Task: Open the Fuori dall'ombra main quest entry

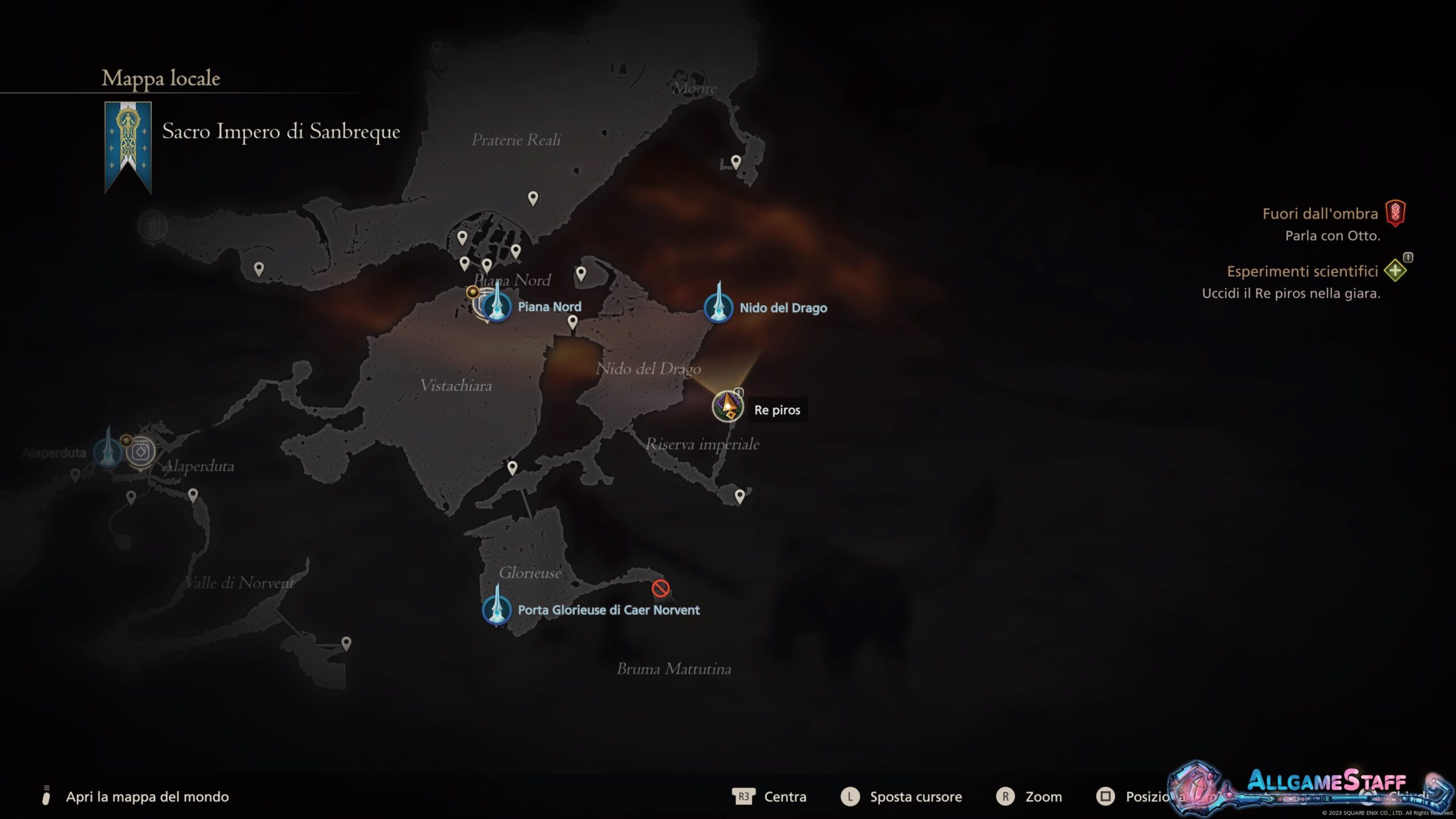Action: click(1320, 214)
